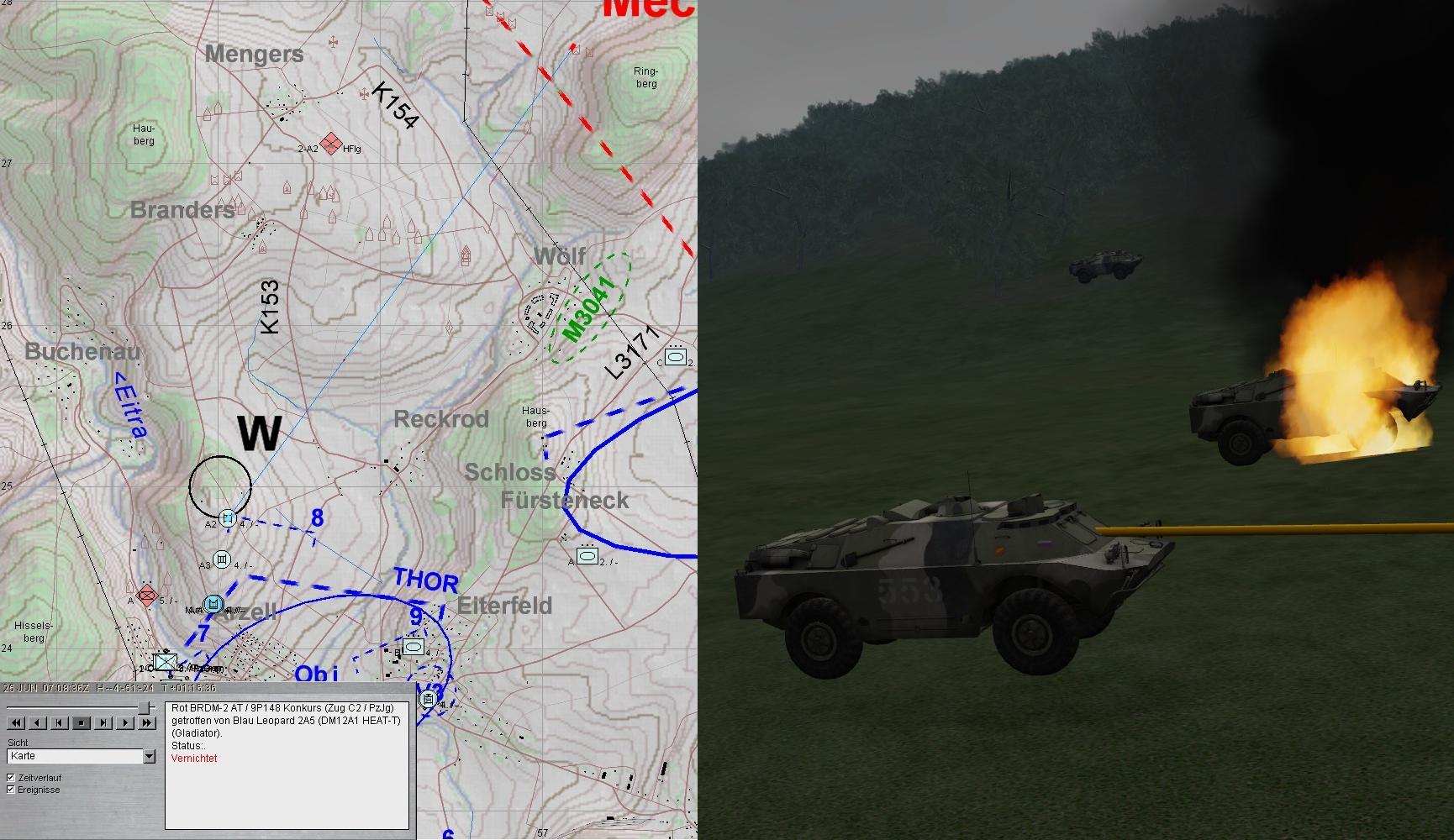Select the red A unit diamond near Hisselsberg
This screenshot has width=1454, height=840.
click(x=147, y=596)
